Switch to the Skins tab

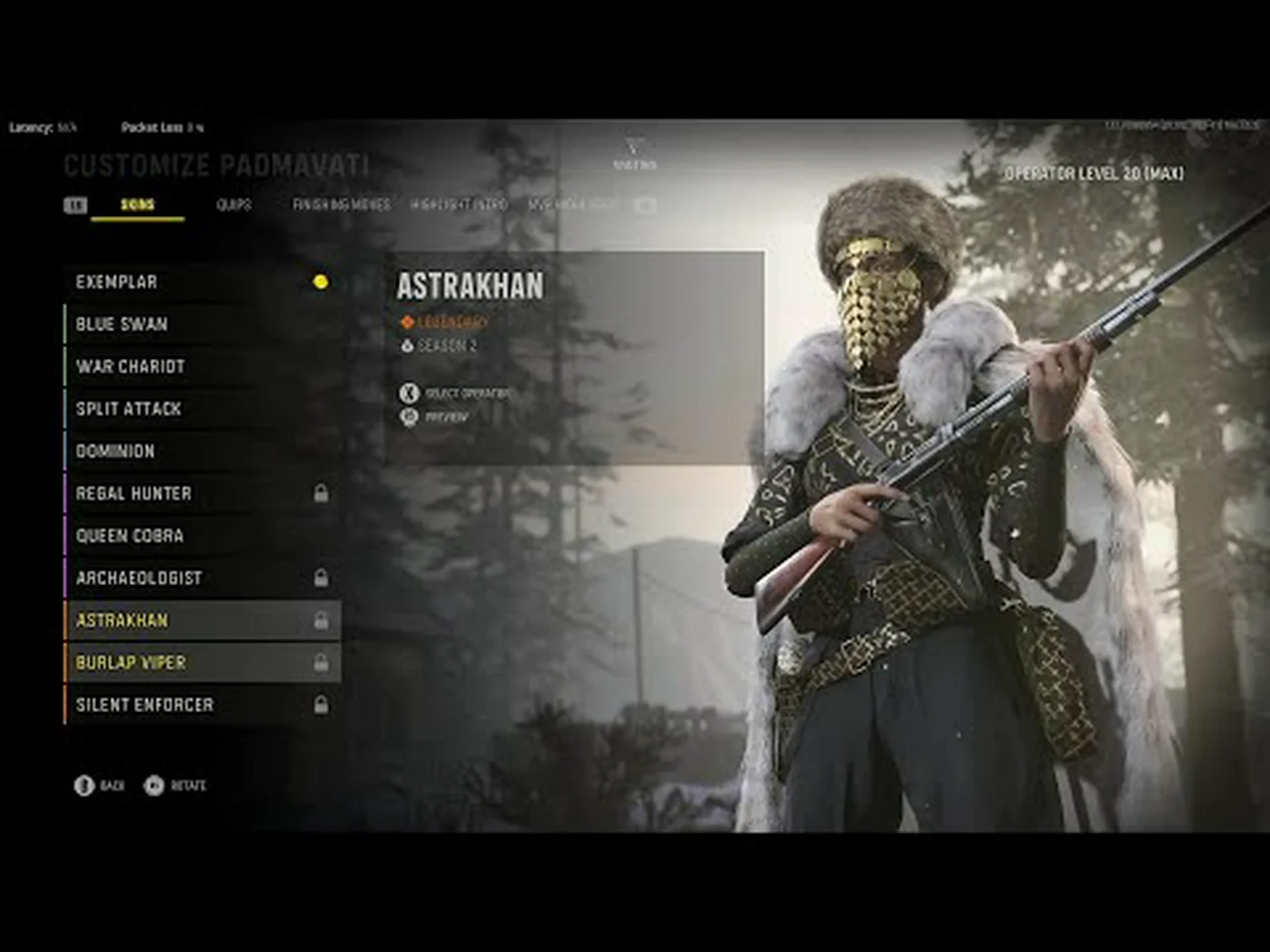tap(137, 205)
